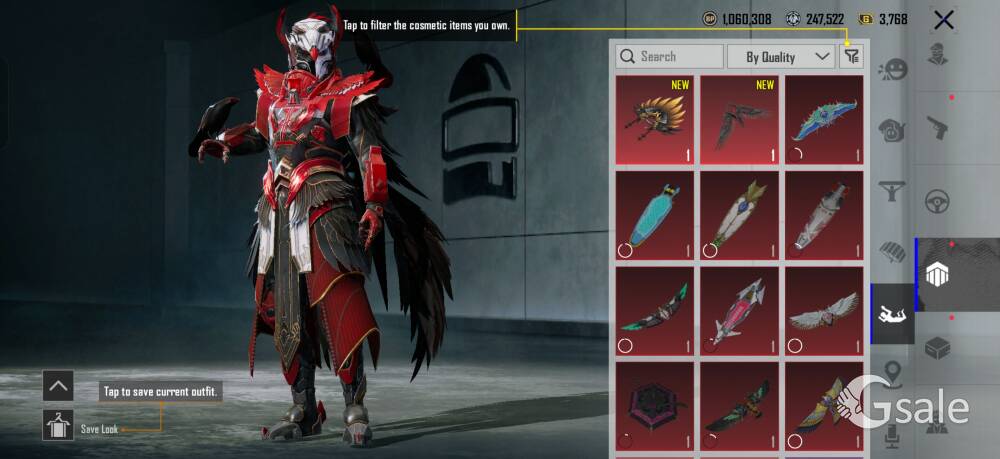Switch to the parachute category
This screenshot has height=459, width=1000.
pos(891,251)
